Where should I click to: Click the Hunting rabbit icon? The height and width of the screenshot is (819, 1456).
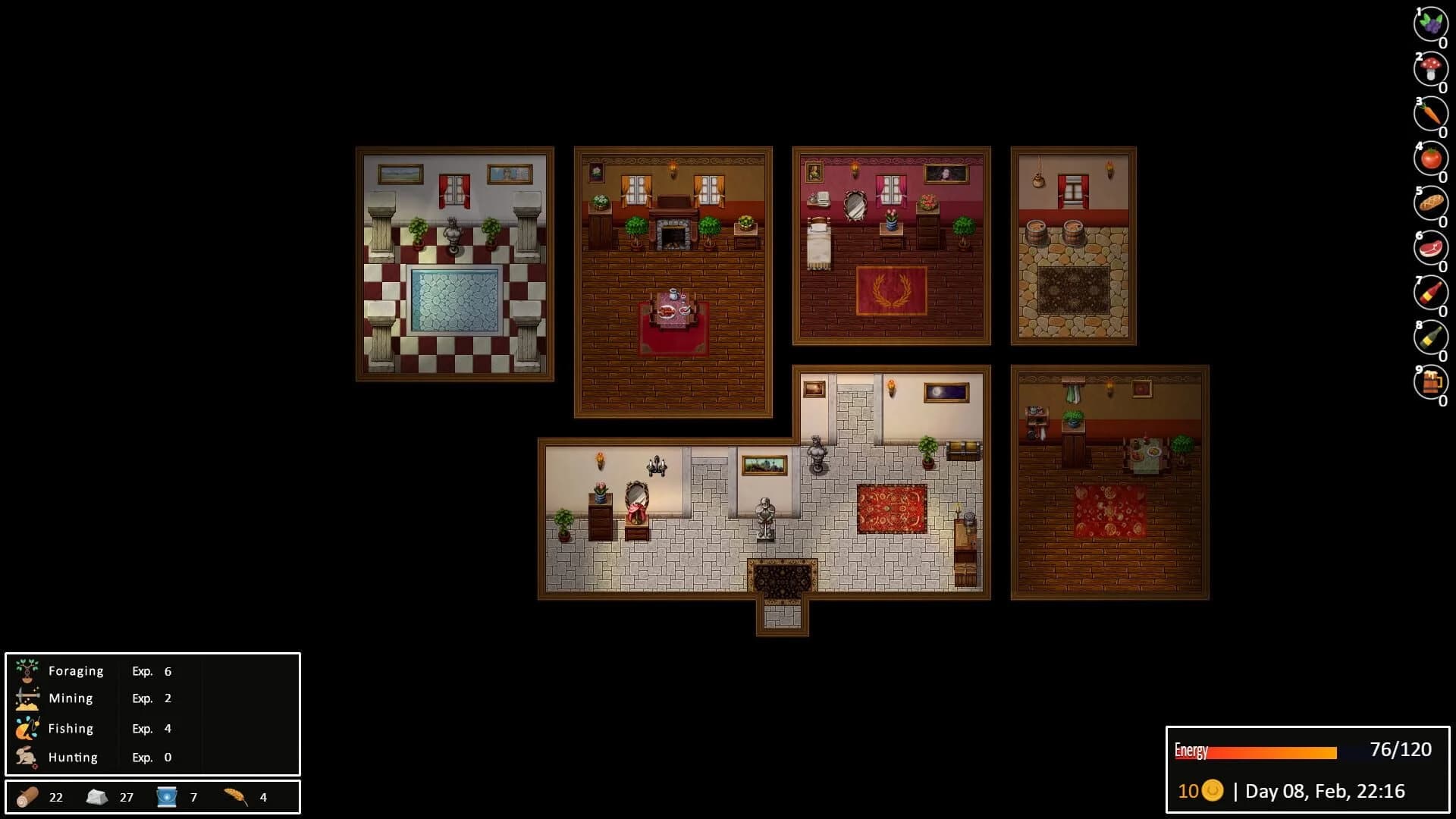coord(27,756)
